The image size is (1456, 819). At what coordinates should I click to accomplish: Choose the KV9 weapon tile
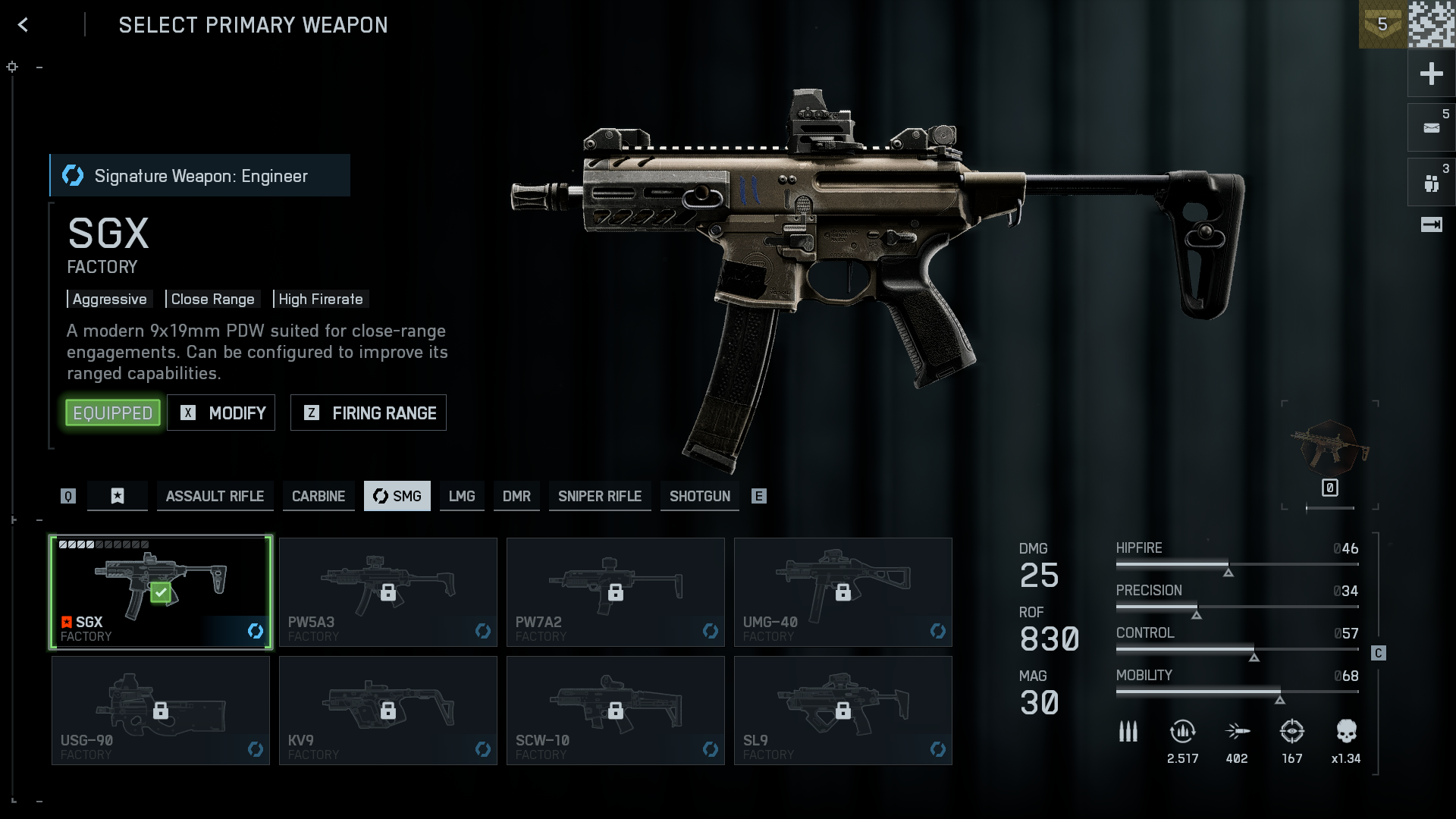[x=388, y=711]
